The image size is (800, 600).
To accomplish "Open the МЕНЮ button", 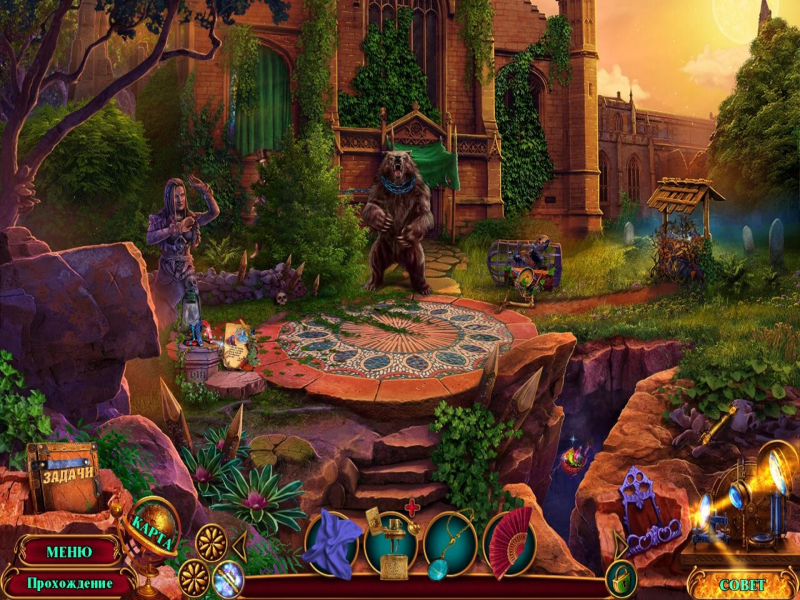I will click(x=68, y=551).
